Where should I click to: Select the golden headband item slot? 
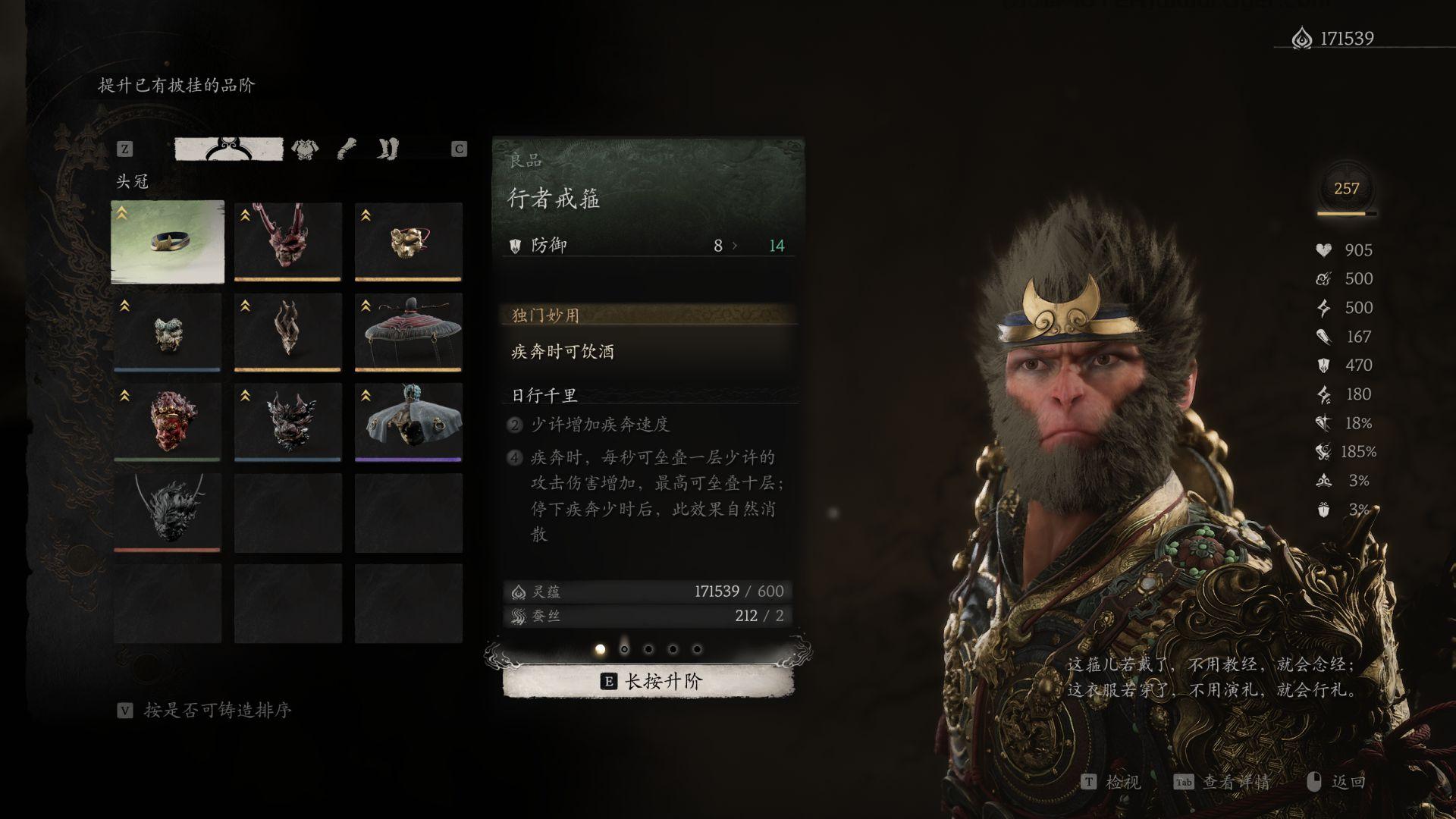(x=168, y=241)
